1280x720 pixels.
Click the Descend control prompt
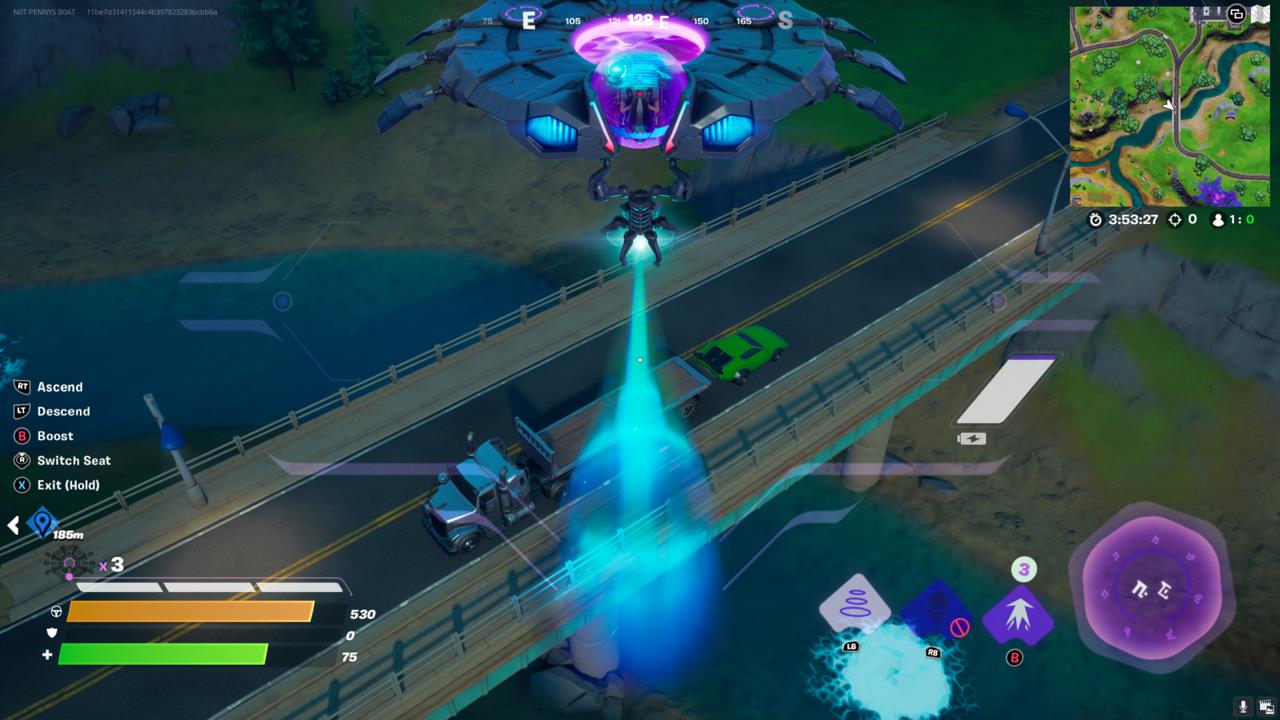[58, 411]
